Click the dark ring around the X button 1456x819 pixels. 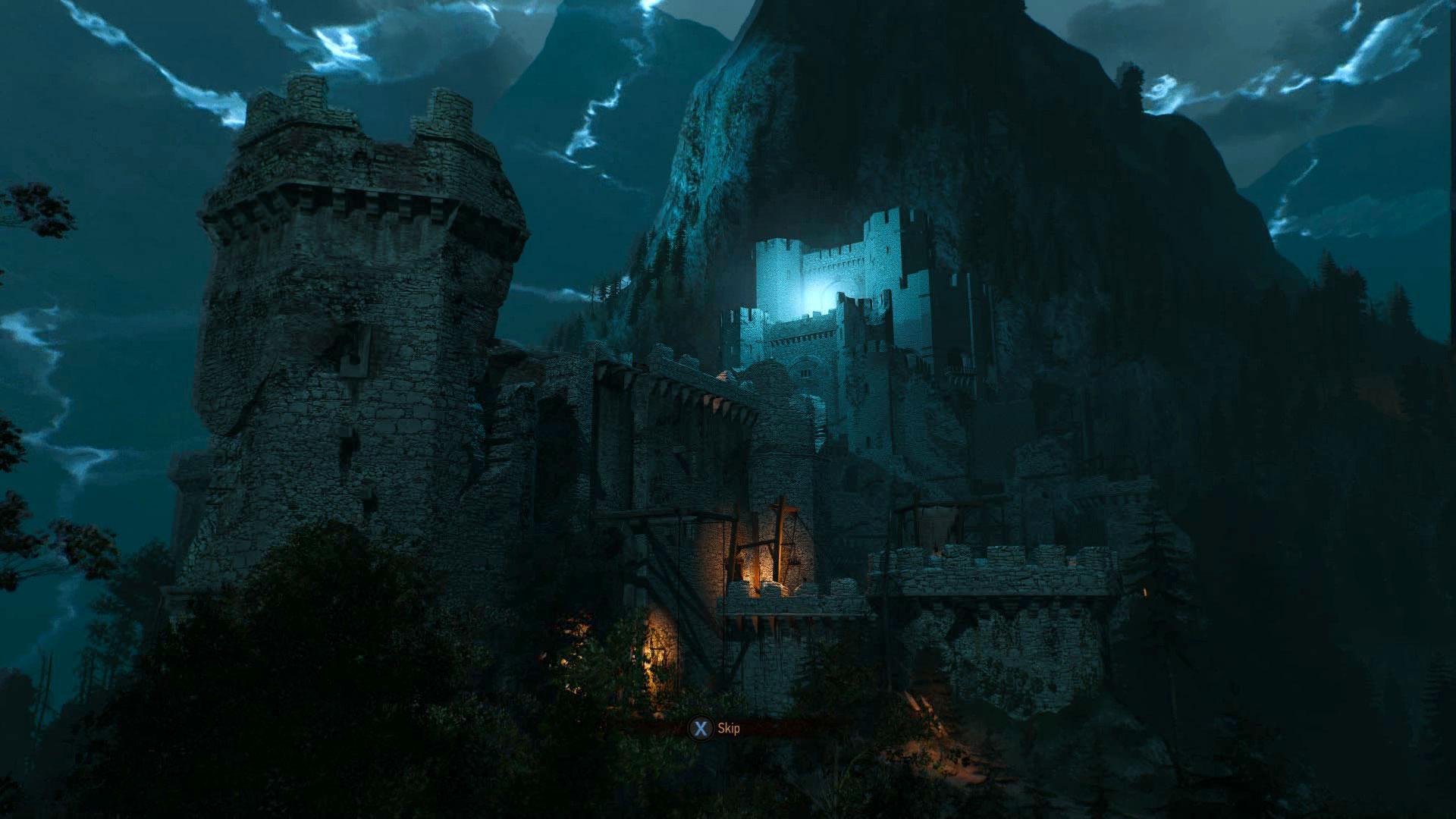[x=701, y=726]
